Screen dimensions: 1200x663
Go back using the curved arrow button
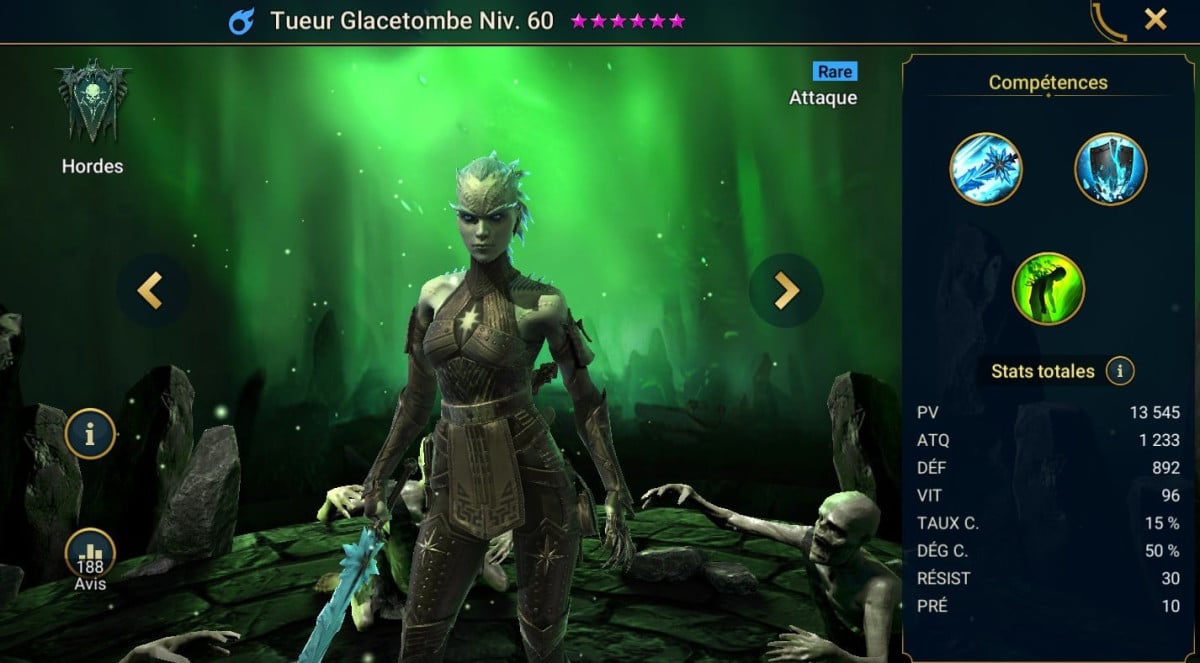point(1109,20)
